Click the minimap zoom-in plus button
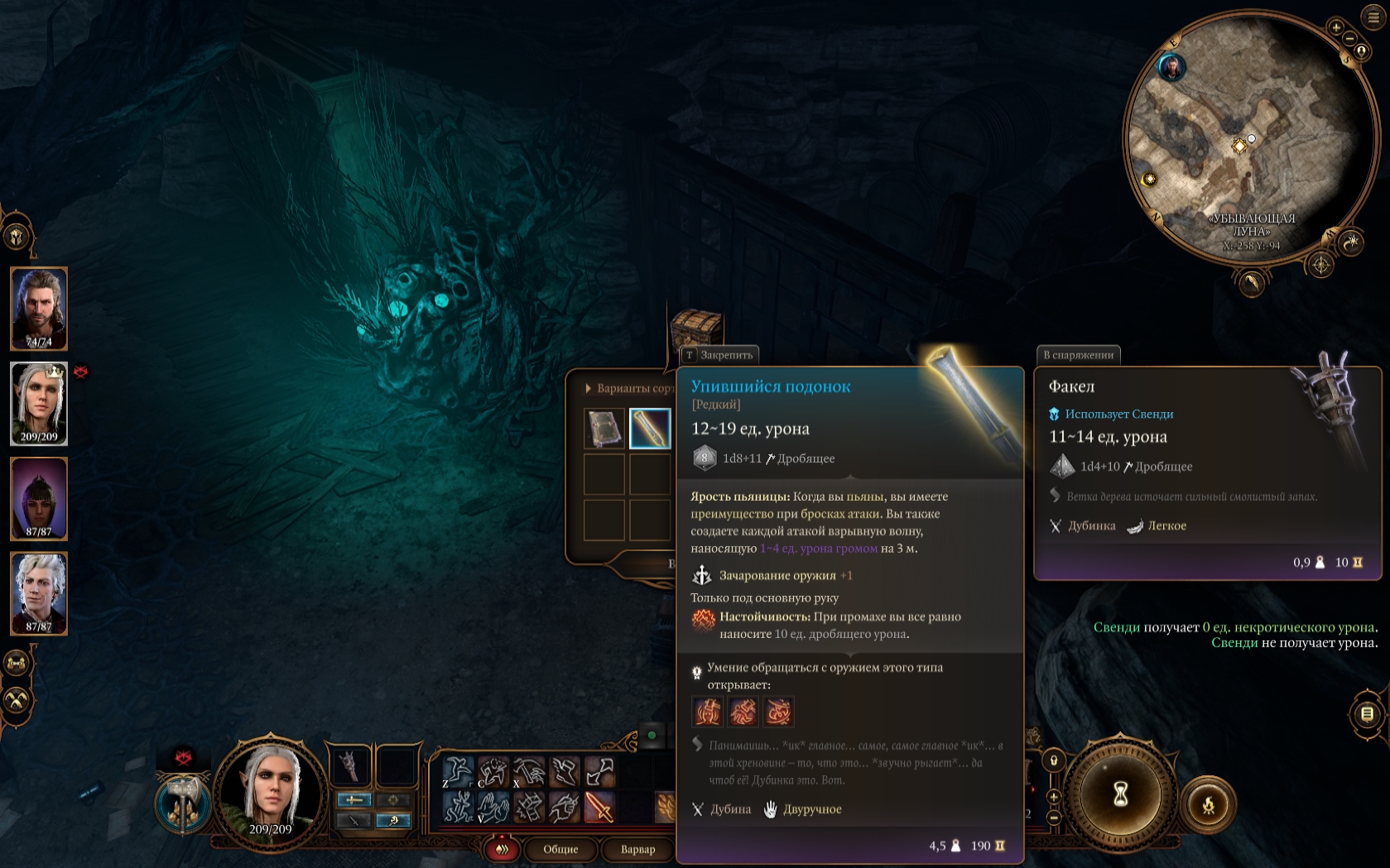Image resolution: width=1390 pixels, height=868 pixels. [1336, 27]
